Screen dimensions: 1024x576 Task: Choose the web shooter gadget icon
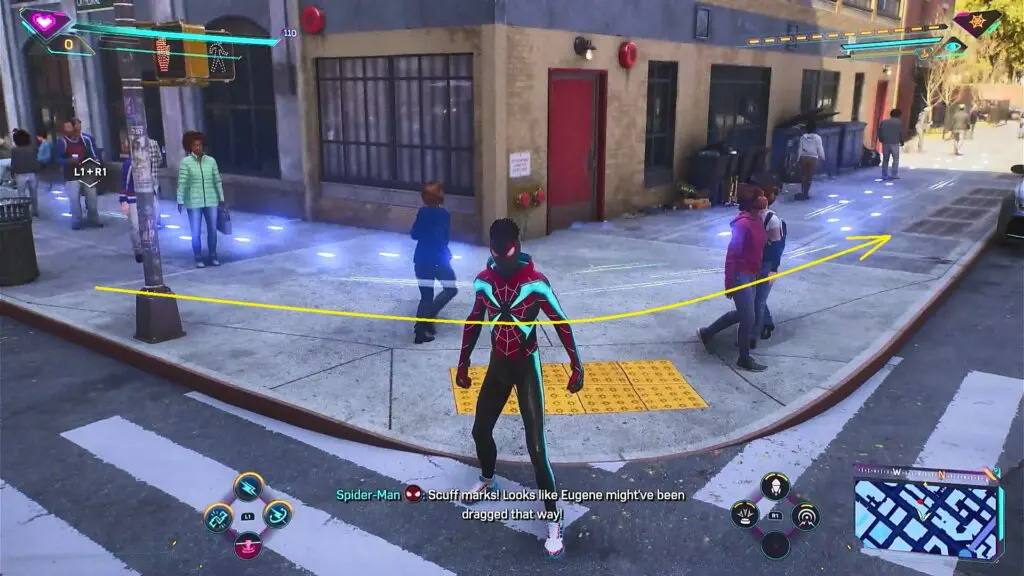pyautogui.click(x=775, y=487)
